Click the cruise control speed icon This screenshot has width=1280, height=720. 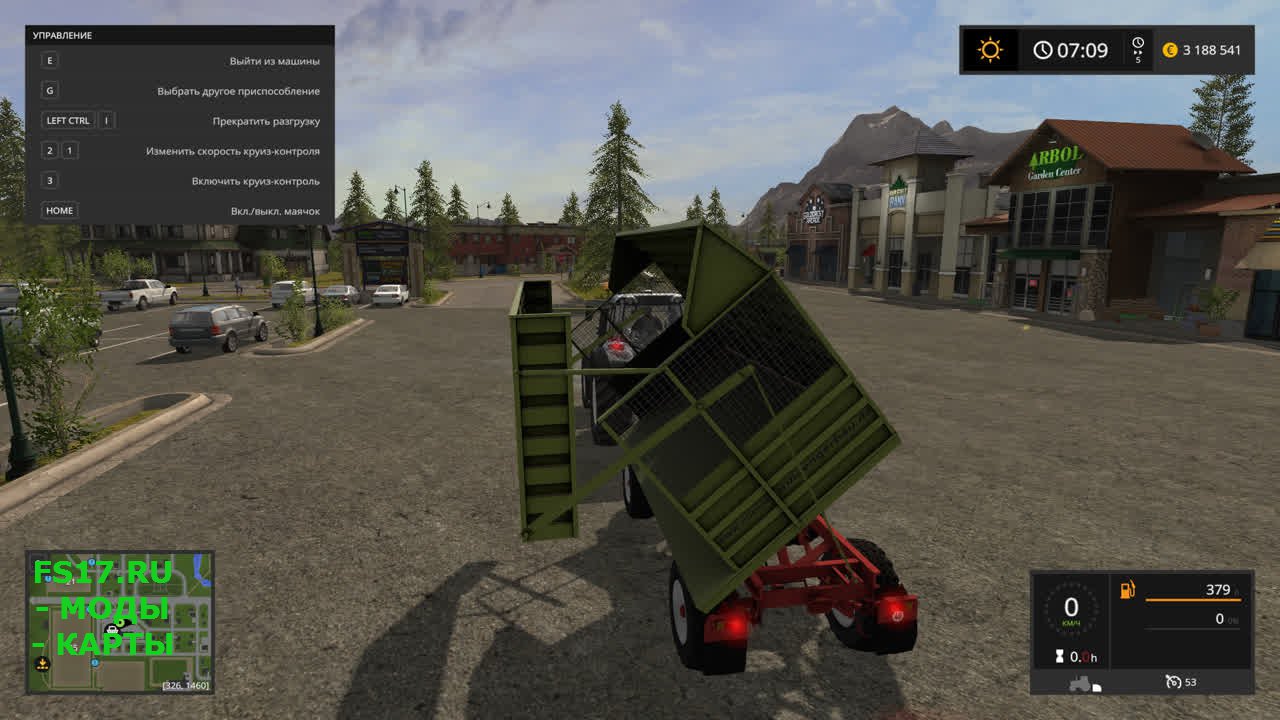[1173, 682]
